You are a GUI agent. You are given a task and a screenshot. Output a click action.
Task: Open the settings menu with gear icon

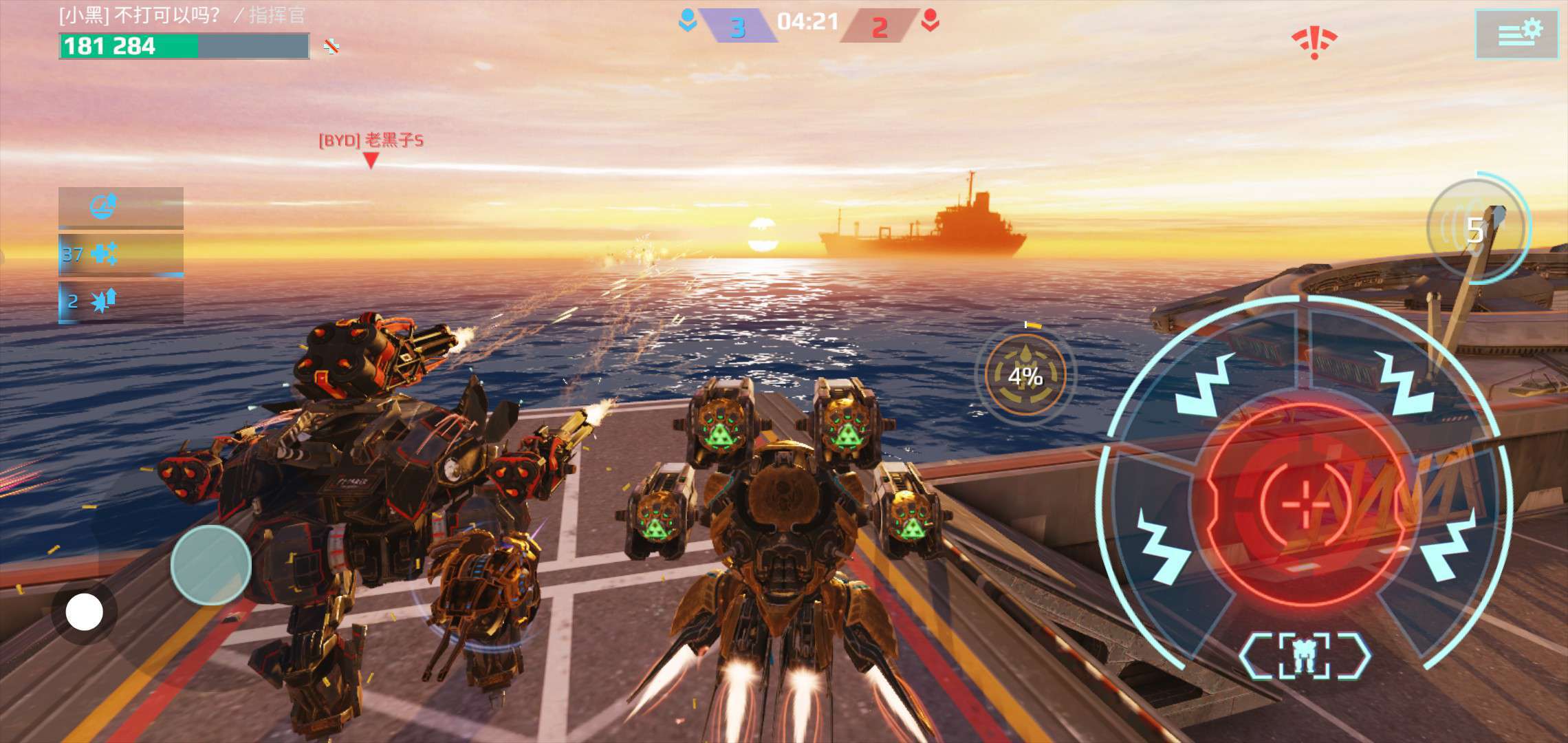click(x=1516, y=34)
